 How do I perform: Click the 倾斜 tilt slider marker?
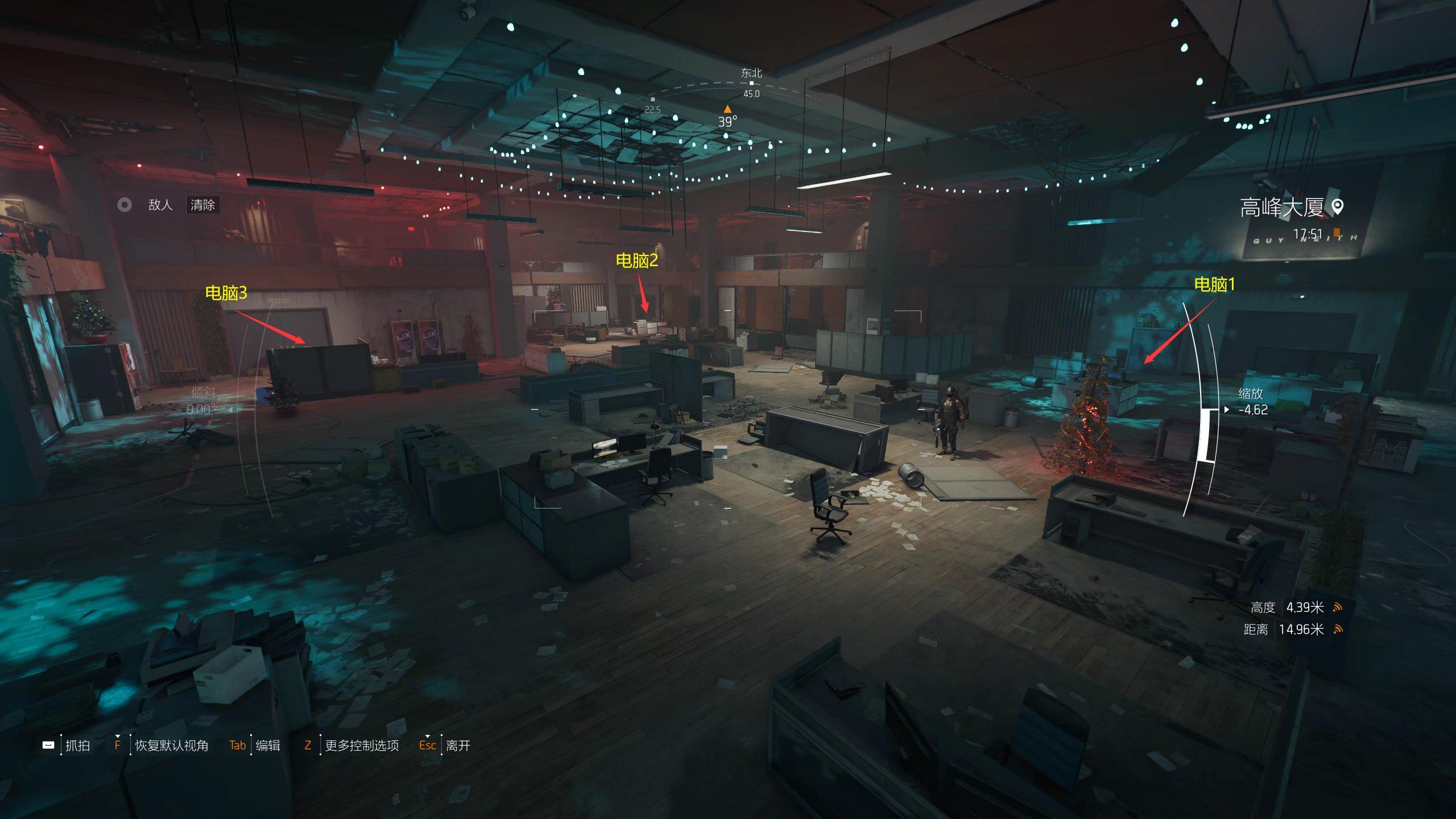231,409
